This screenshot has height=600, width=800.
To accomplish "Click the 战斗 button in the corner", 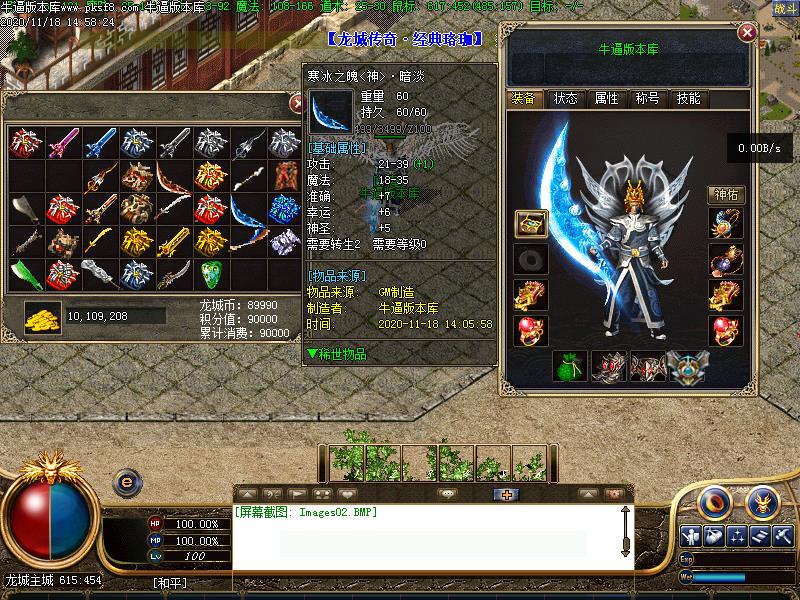I will tap(785, 8).
